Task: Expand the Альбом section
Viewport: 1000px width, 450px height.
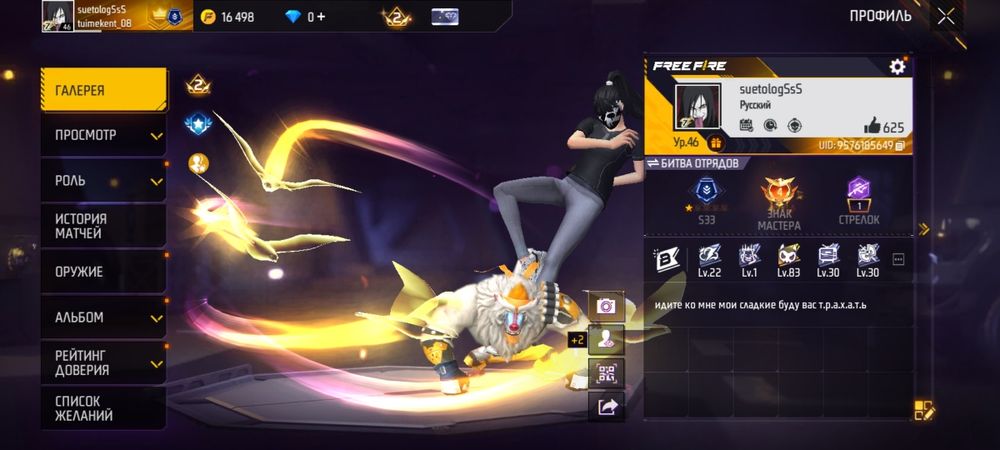Action: tap(103, 317)
